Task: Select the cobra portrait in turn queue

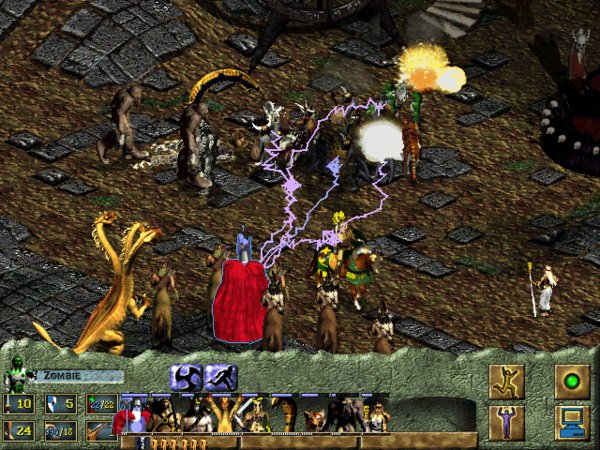Action: coord(288,413)
